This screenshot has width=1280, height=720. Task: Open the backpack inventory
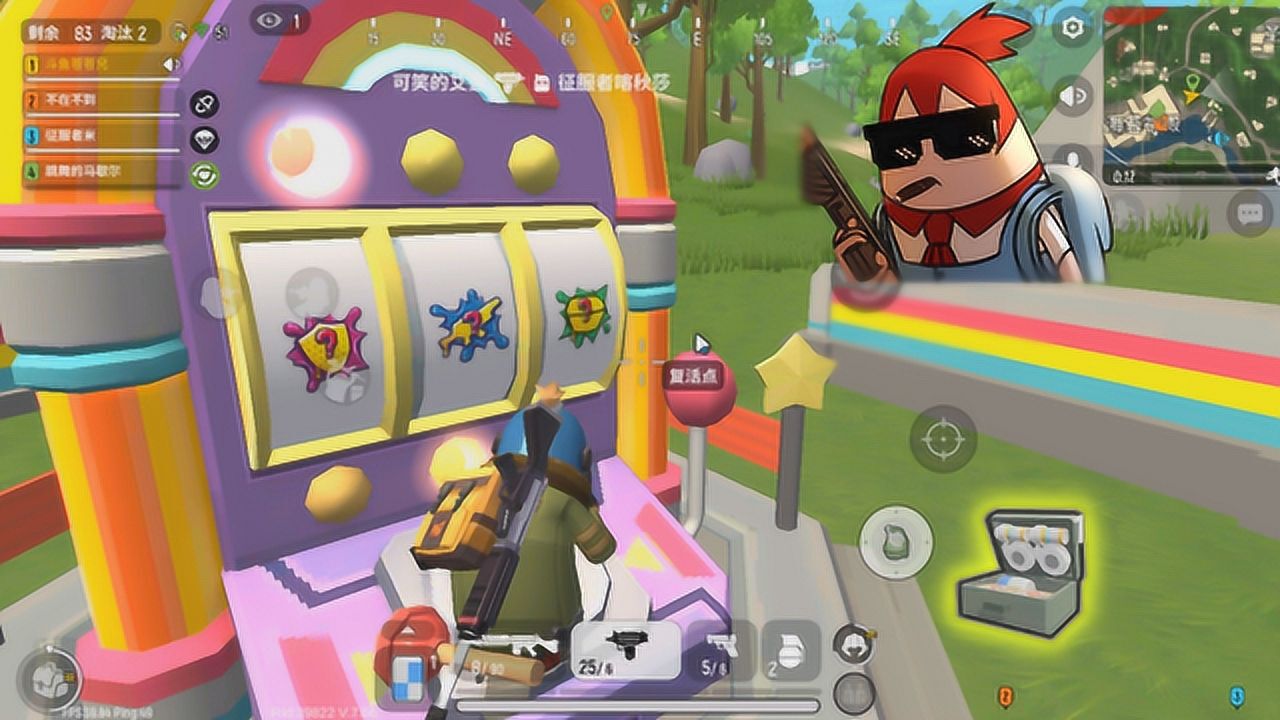(x=48, y=679)
